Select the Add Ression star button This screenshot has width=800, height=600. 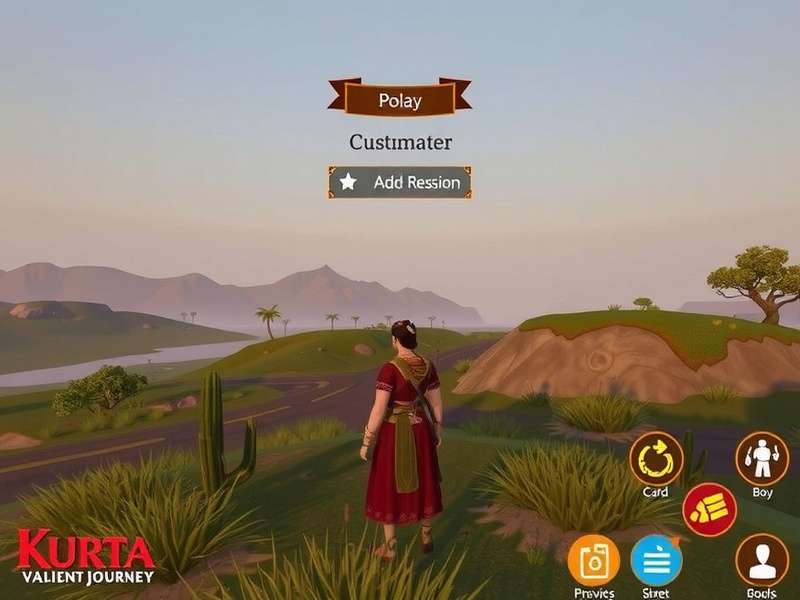[x=400, y=182]
